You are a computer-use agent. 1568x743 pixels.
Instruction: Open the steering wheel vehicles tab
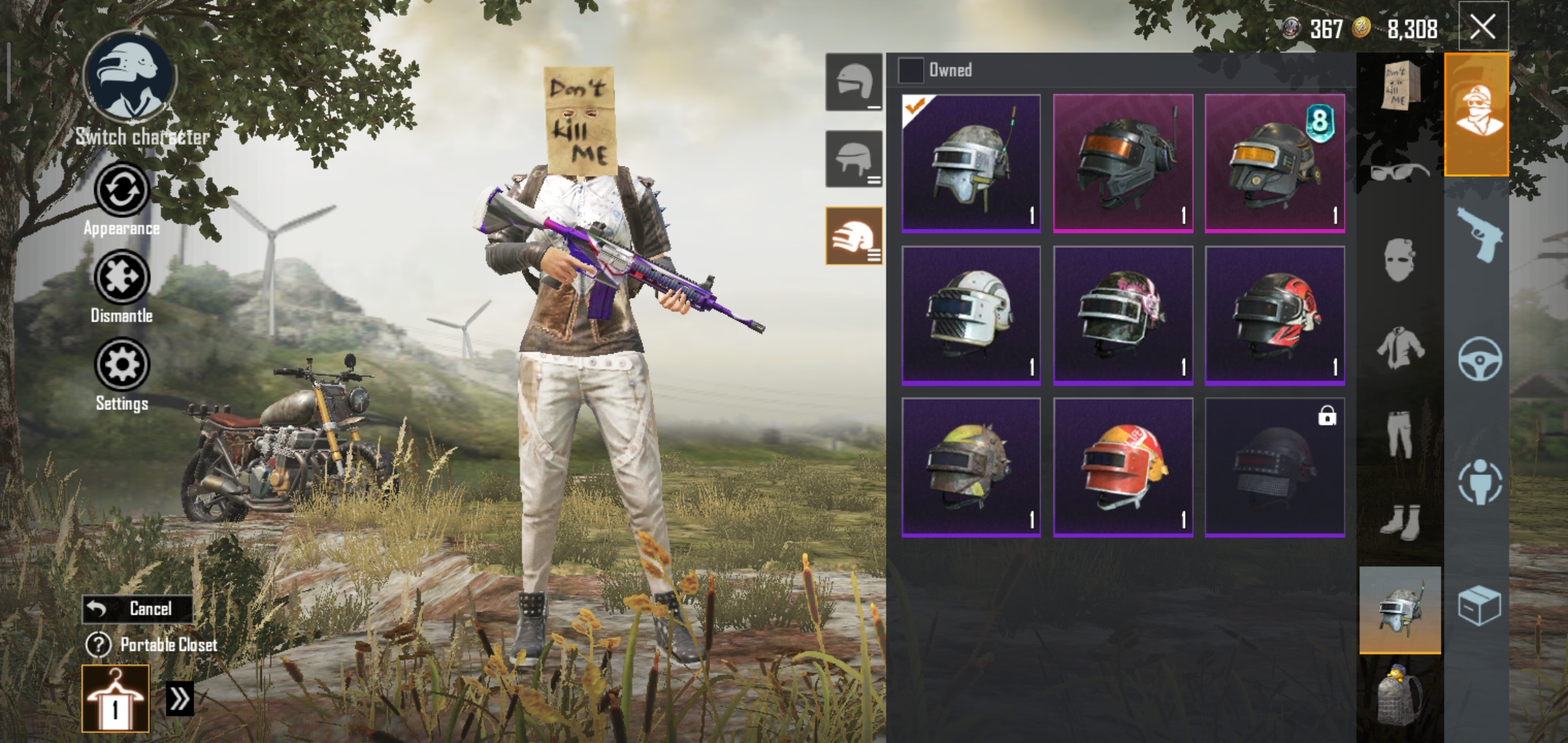point(1479,359)
